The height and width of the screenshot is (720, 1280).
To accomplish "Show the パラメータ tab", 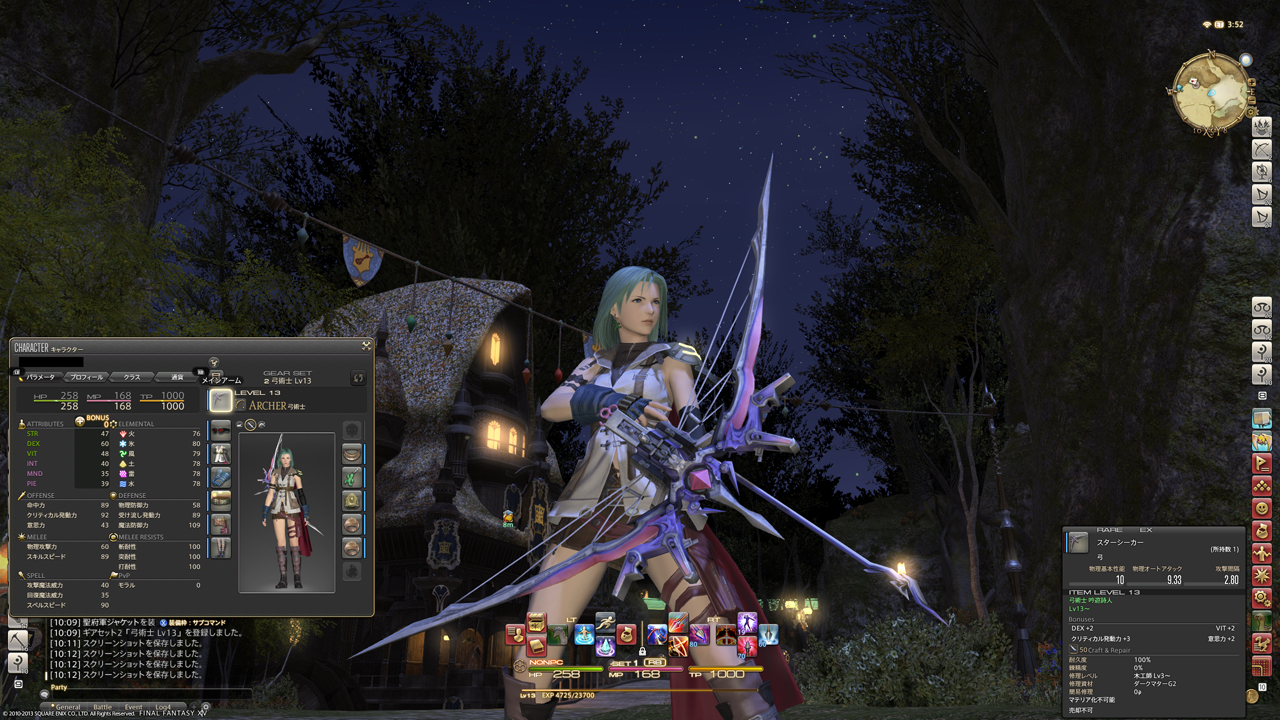I will tap(41, 377).
